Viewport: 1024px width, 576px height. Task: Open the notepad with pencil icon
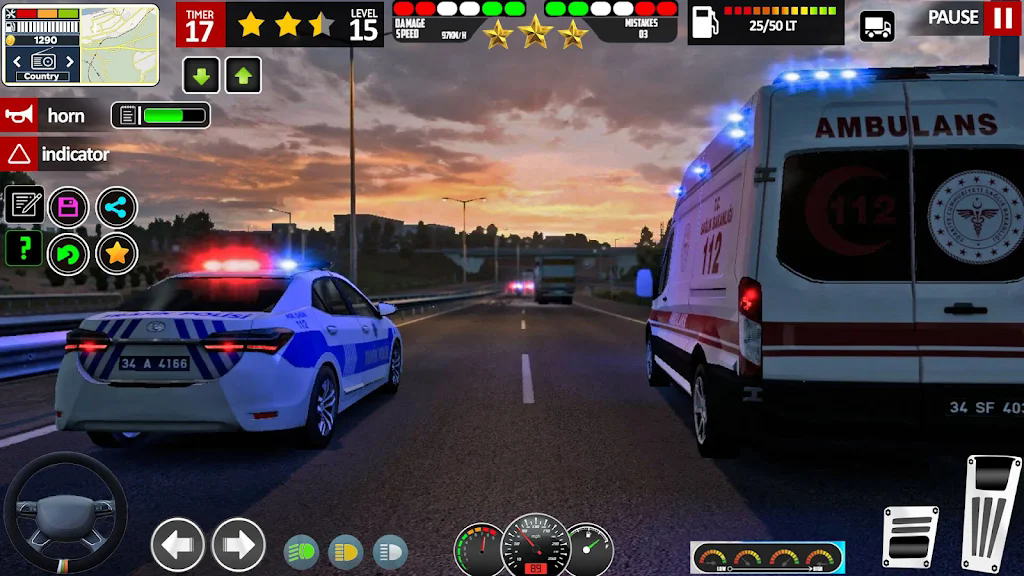pyautogui.click(x=24, y=206)
